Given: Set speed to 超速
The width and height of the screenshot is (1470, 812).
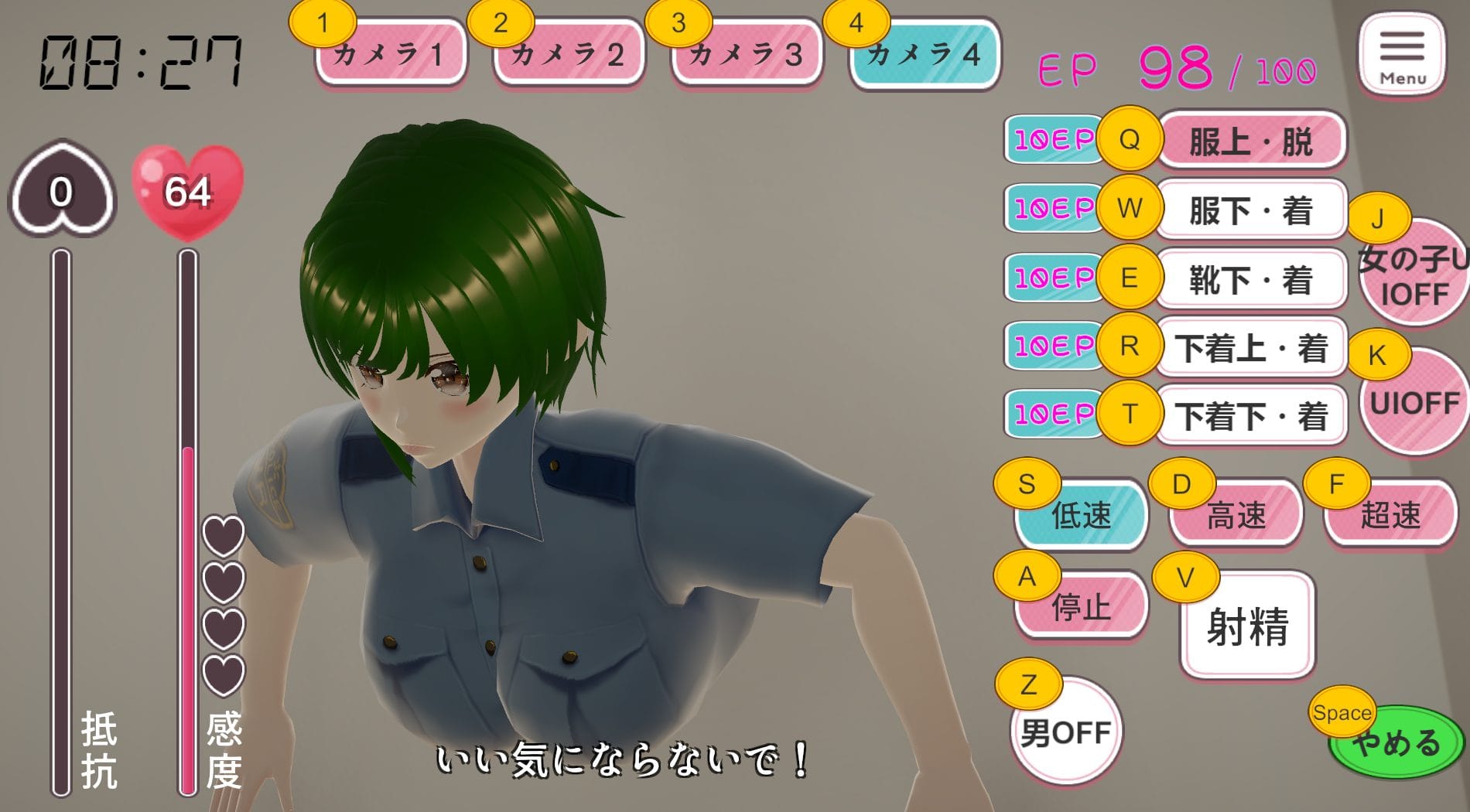Looking at the screenshot, I should tap(1391, 515).
